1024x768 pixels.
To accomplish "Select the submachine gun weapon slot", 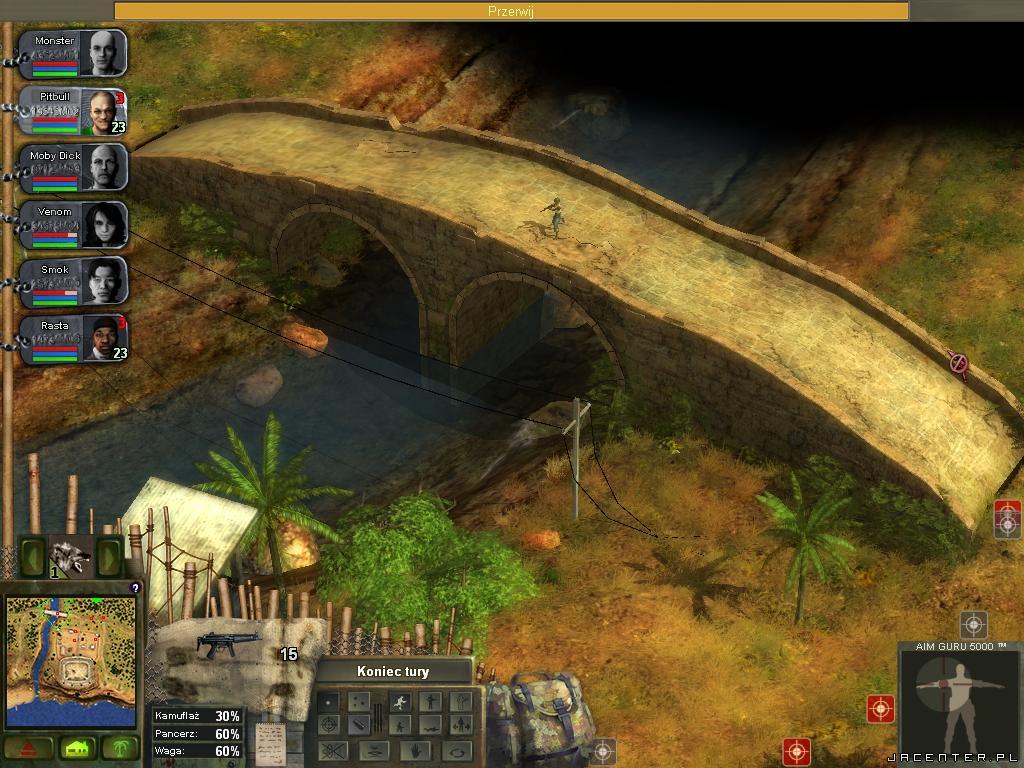I will coord(228,646).
